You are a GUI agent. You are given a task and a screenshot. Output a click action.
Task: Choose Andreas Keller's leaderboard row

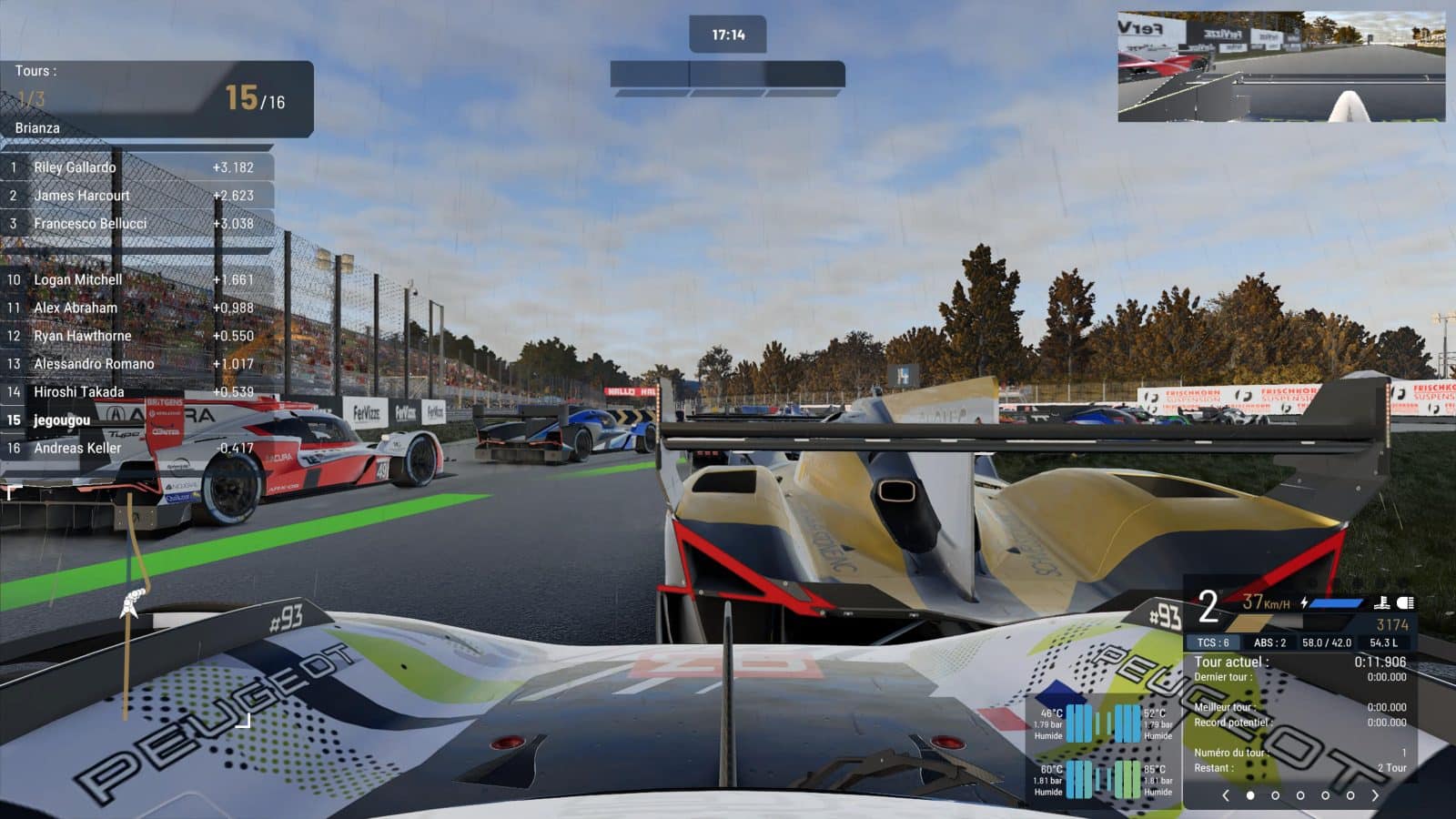point(136,448)
